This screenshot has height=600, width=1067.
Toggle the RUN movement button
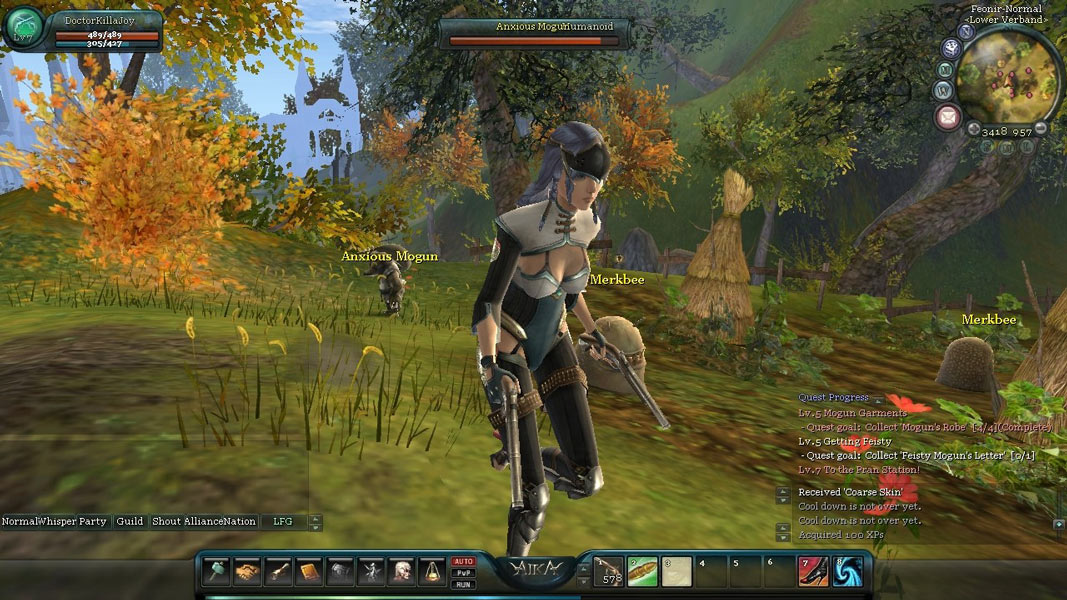(x=463, y=584)
